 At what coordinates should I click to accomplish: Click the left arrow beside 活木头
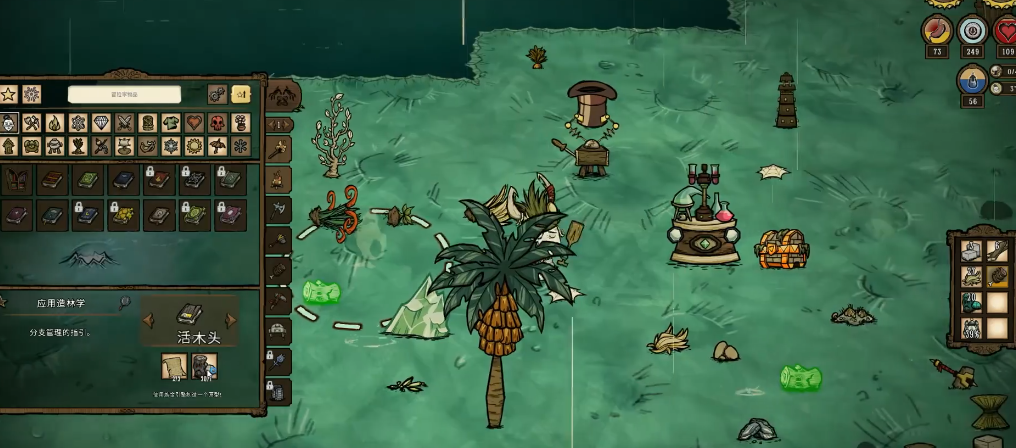[148, 321]
